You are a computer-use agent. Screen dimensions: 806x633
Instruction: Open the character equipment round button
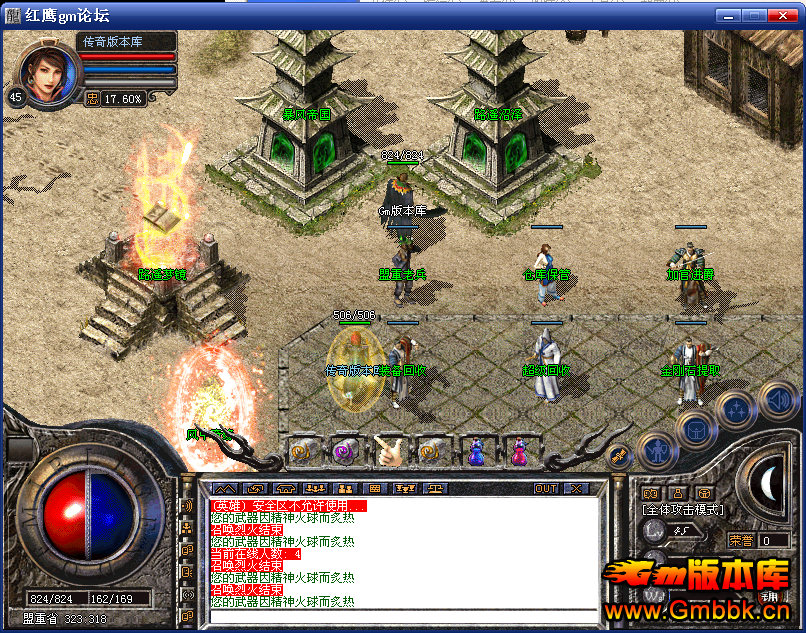click(x=655, y=452)
